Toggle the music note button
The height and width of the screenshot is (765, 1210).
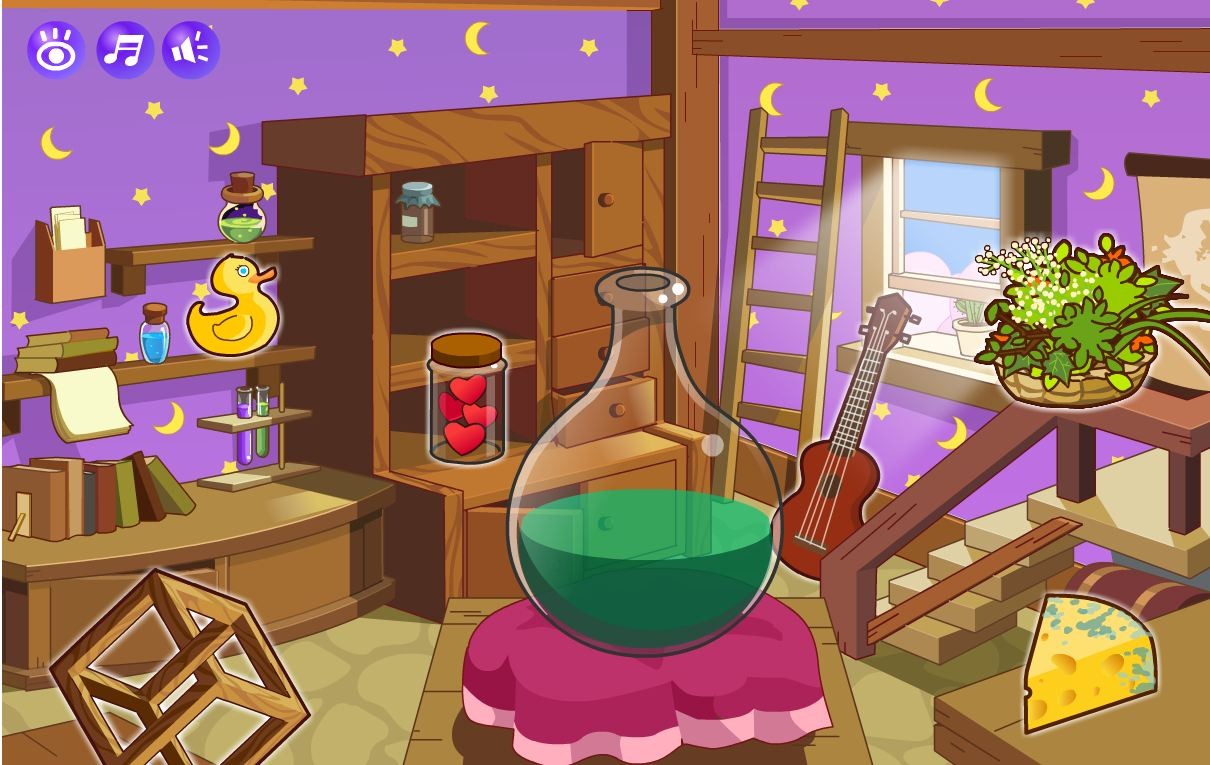pyautogui.click(x=124, y=49)
